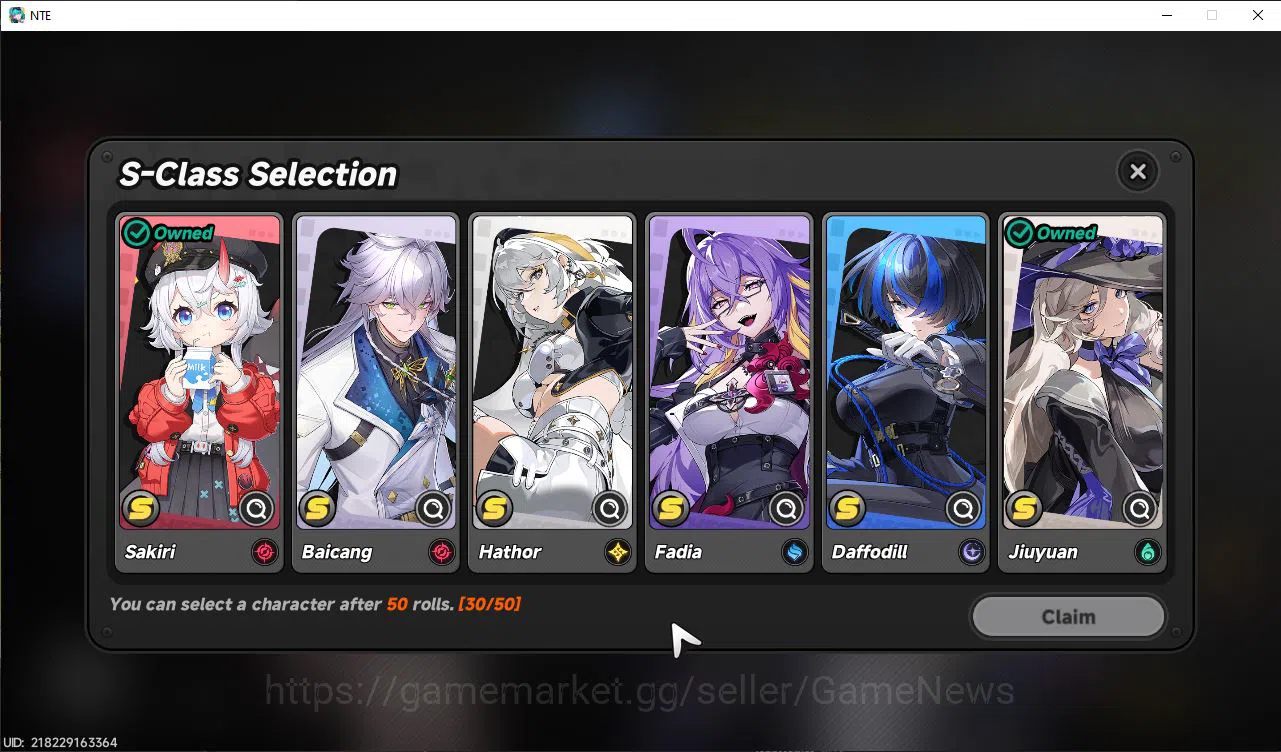
Task: Click Daffodill's purple faction emblem
Action: pos(970,552)
